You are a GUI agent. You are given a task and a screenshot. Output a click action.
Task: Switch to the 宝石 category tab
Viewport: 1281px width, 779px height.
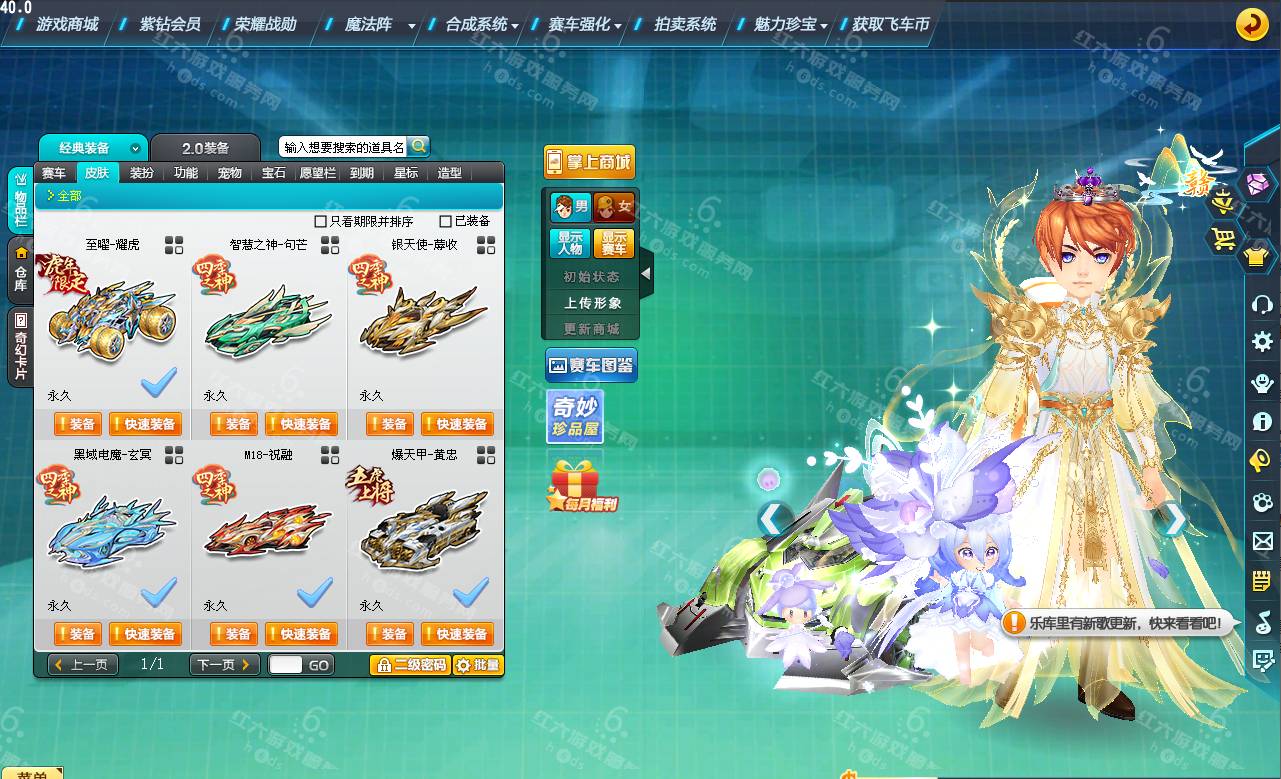point(273,173)
